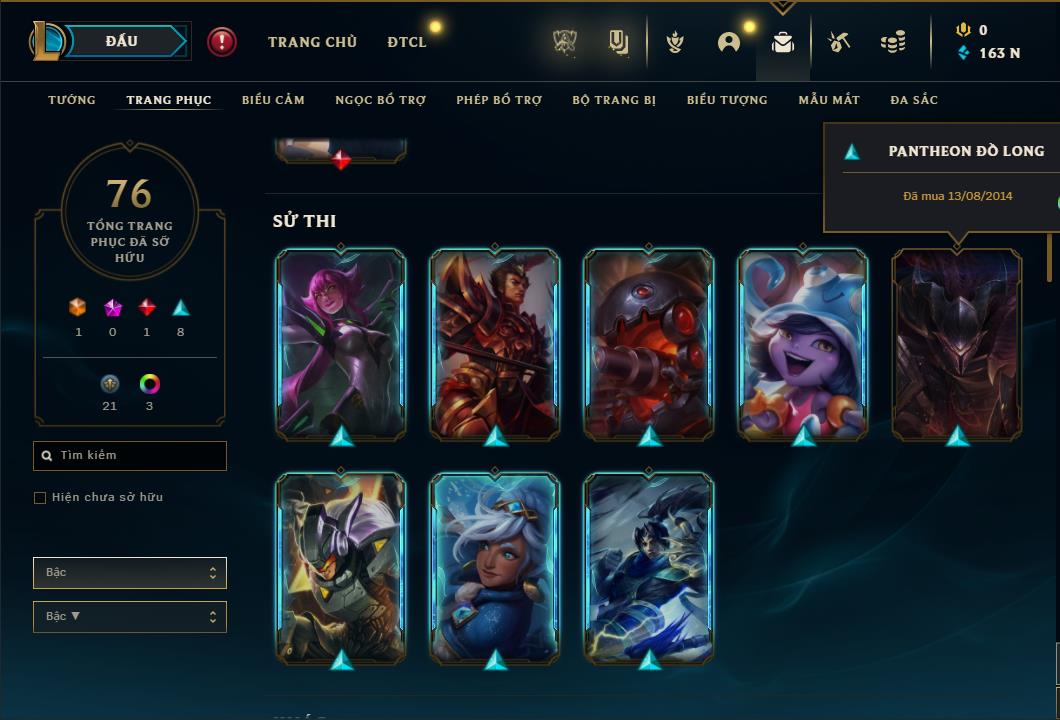Open the profile icon in top bar
Viewport: 1060px width, 720px height.
729,42
